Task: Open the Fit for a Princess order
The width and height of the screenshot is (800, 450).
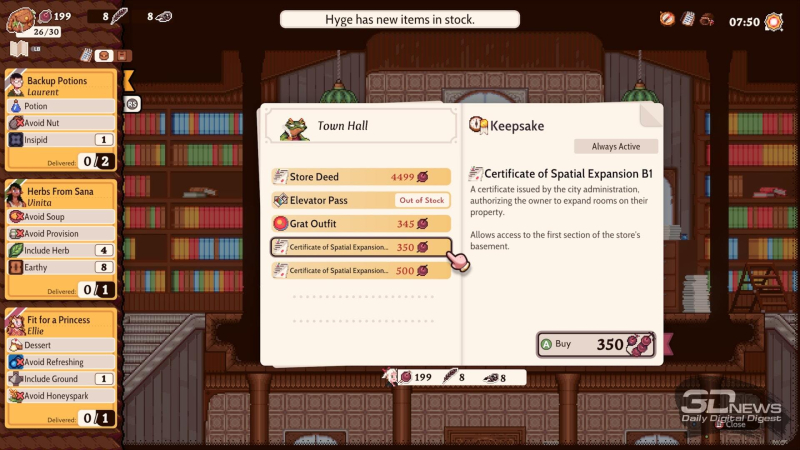Action: pyautogui.click(x=61, y=326)
